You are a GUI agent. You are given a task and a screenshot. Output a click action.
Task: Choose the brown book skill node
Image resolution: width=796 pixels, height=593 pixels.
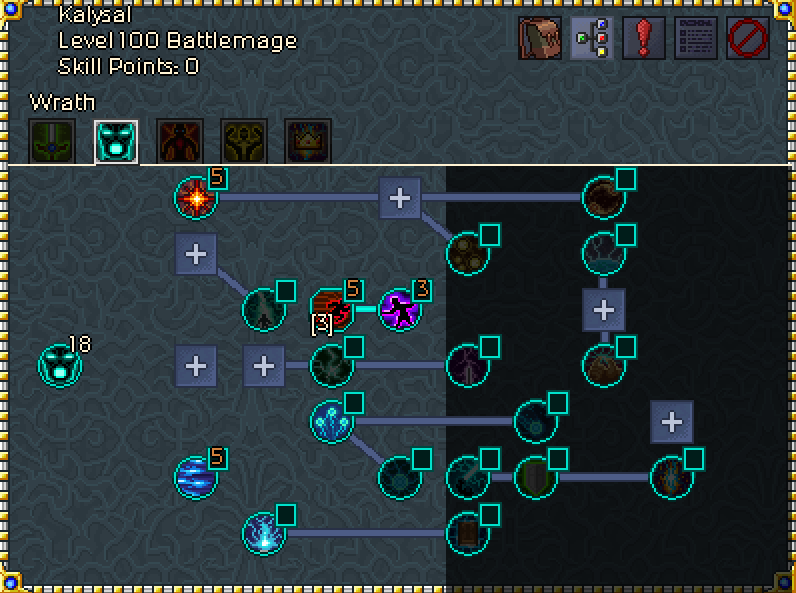pyautogui.click(x=467, y=533)
